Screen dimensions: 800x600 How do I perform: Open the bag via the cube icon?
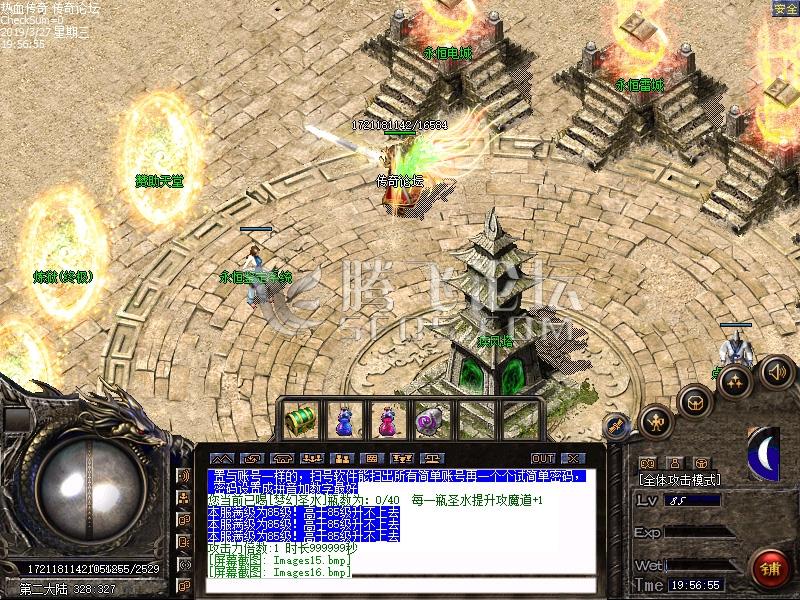pos(694,402)
